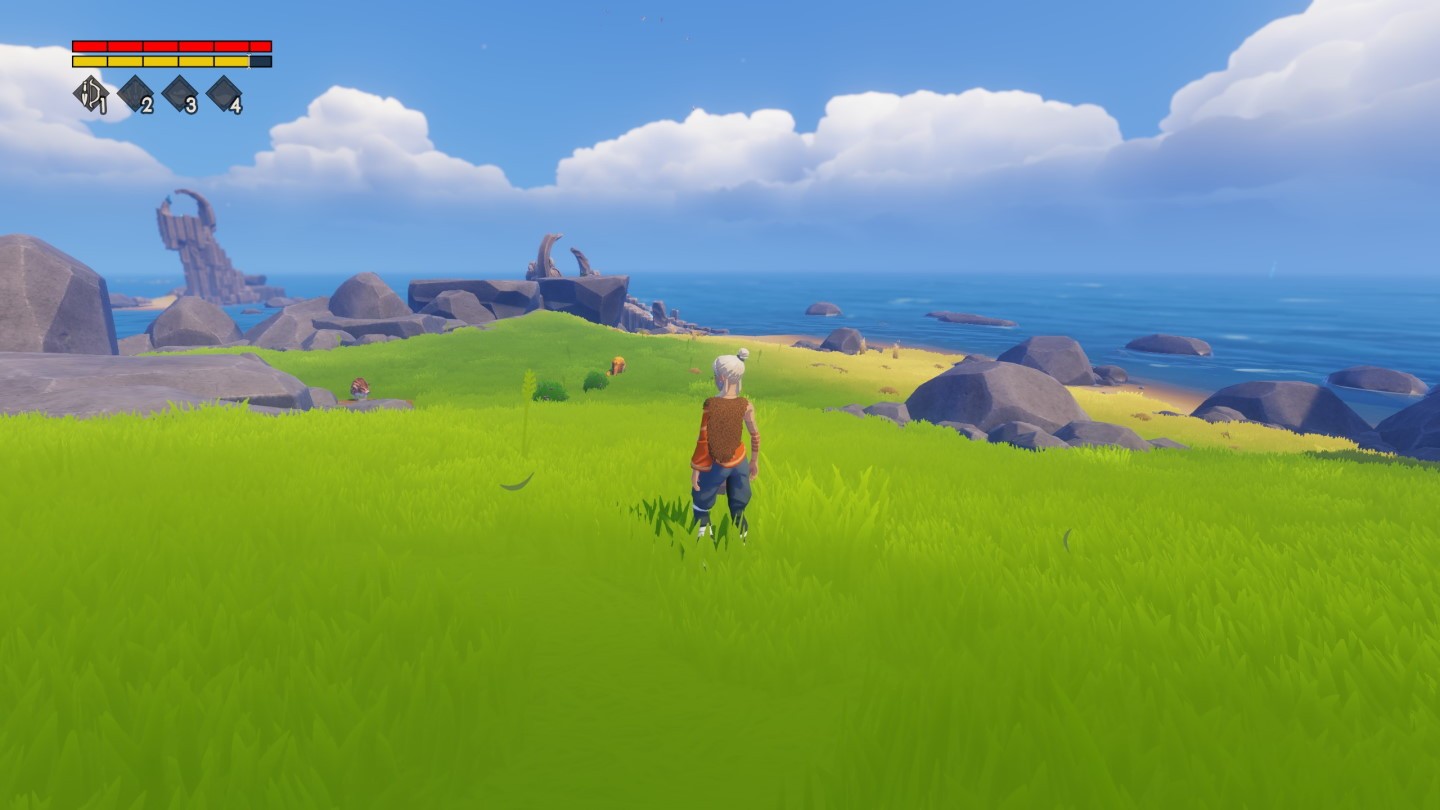Click the orange creature near the rocks
This screenshot has width=1440, height=810.
(x=617, y=366)
